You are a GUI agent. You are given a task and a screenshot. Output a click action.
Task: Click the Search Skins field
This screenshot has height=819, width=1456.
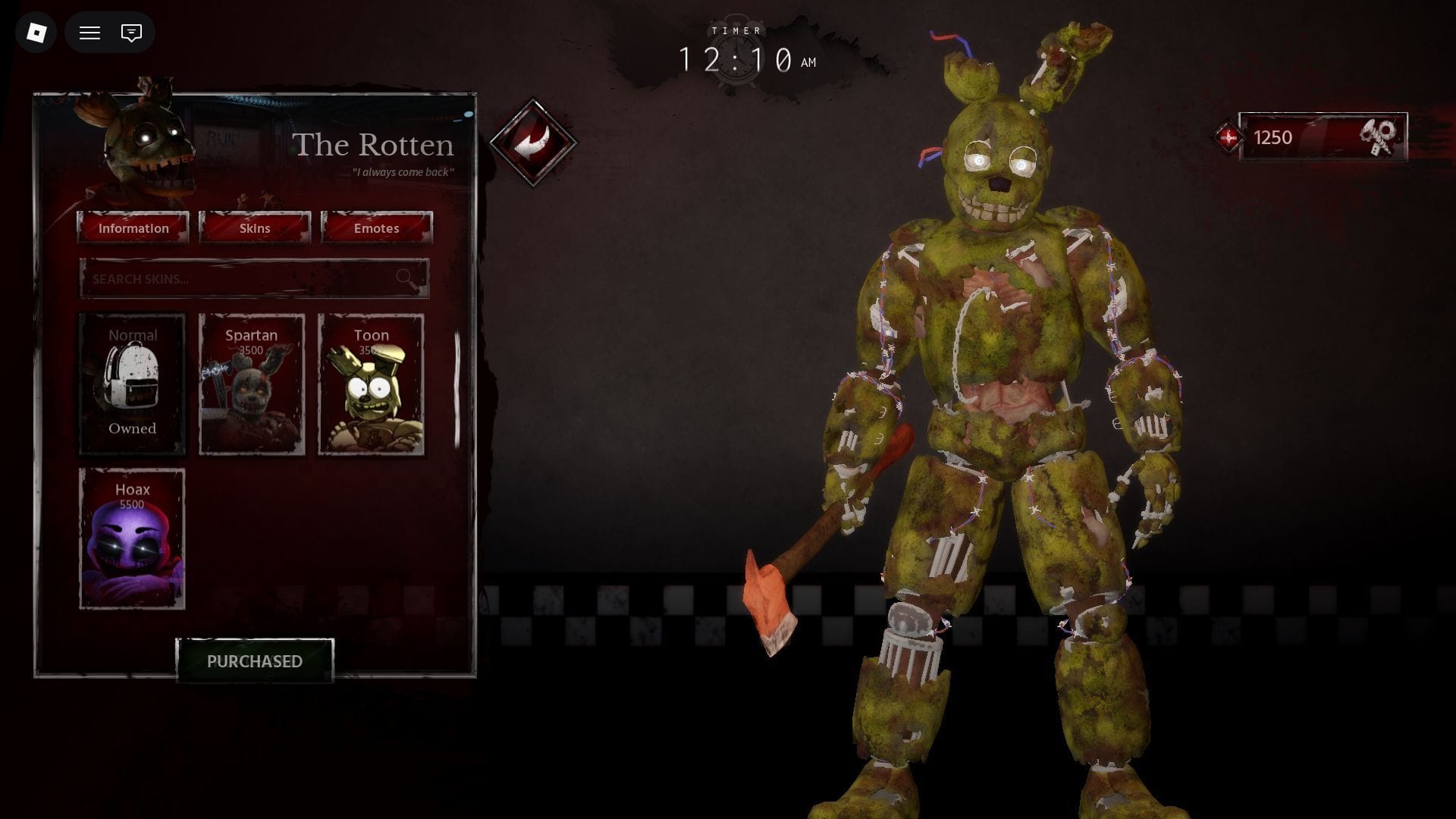pos(243,279)
